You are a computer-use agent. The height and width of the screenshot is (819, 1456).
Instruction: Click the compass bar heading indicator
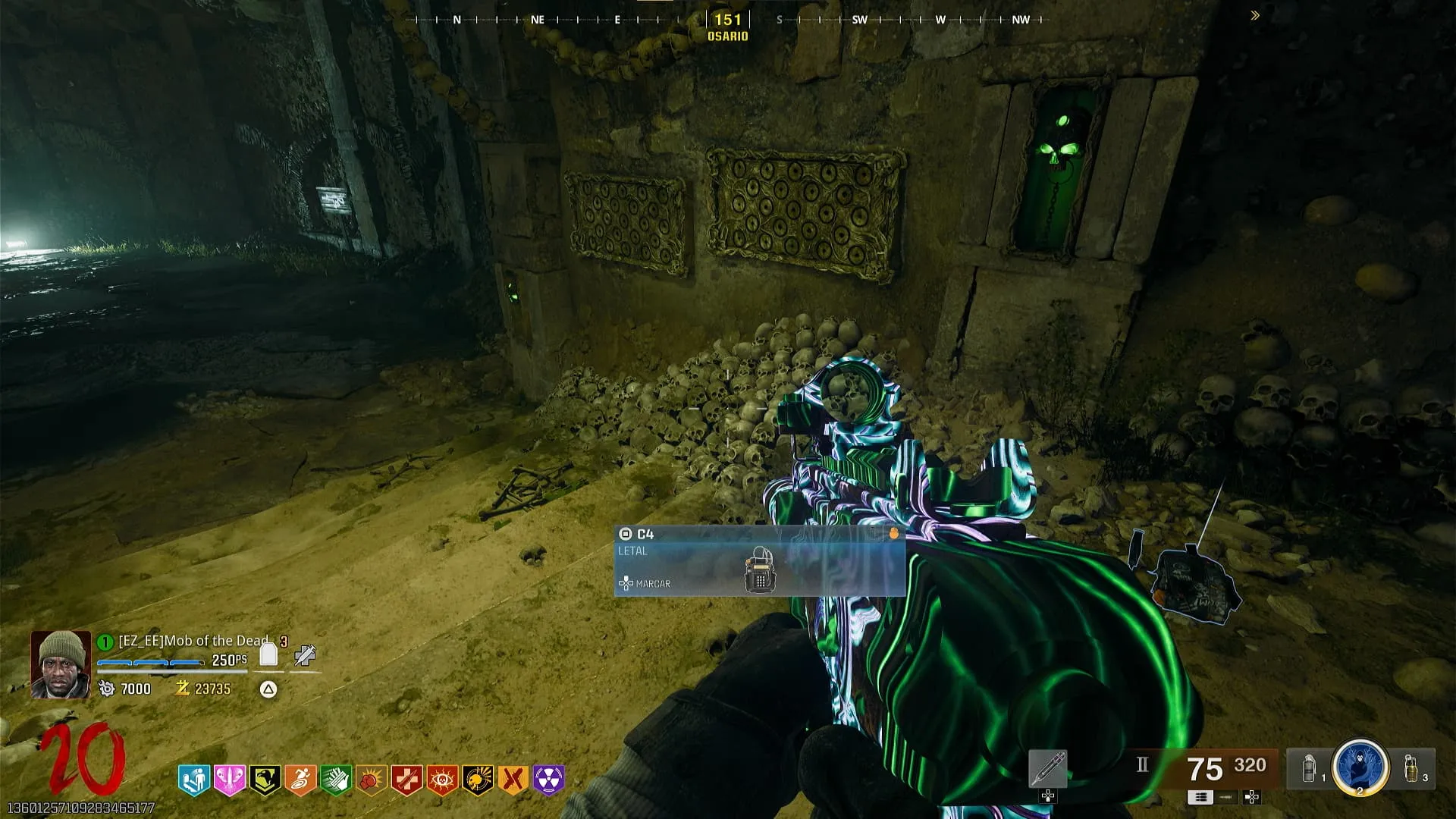coord(728,20)
